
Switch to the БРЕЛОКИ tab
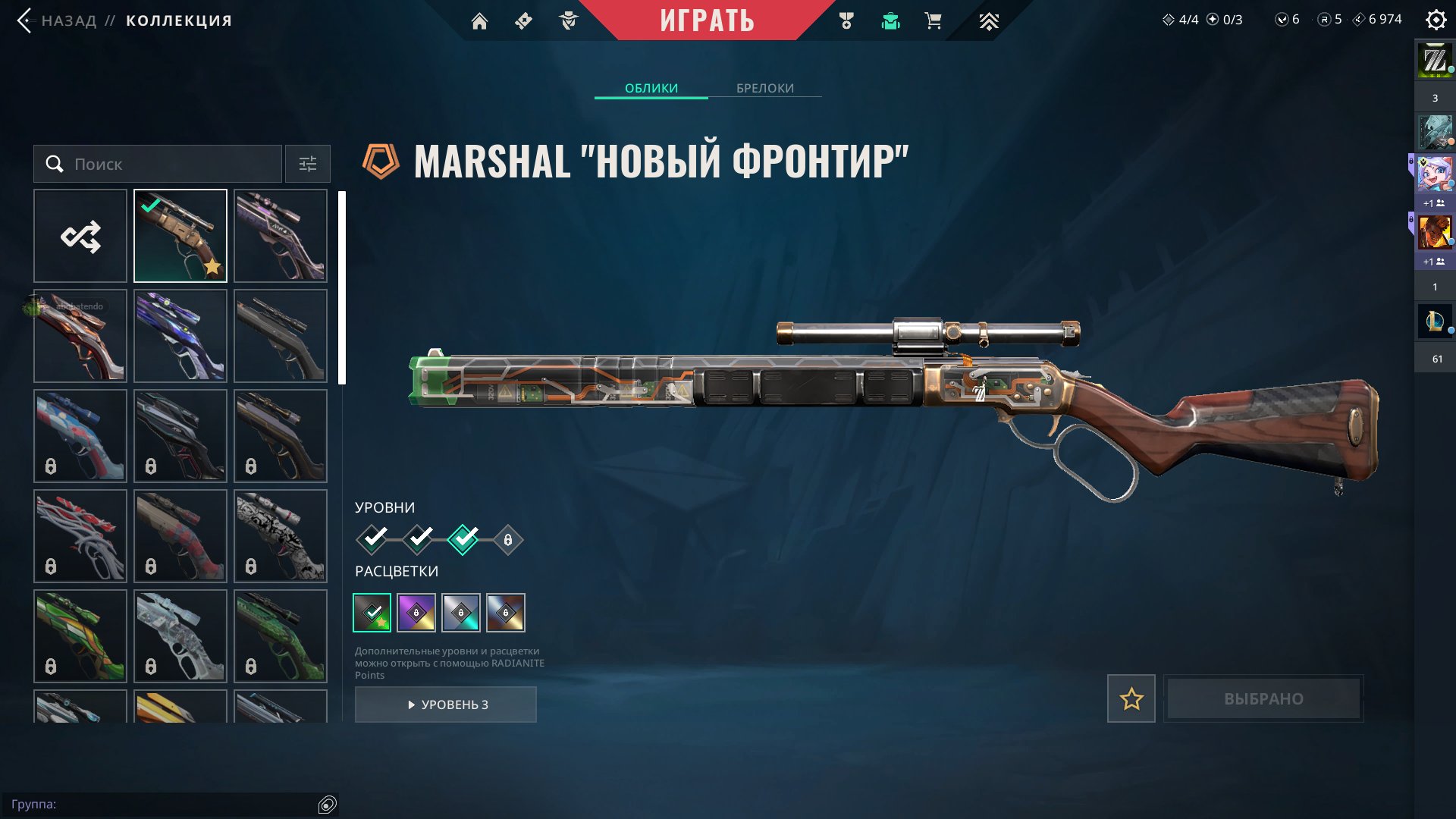(x=764, y=88)
